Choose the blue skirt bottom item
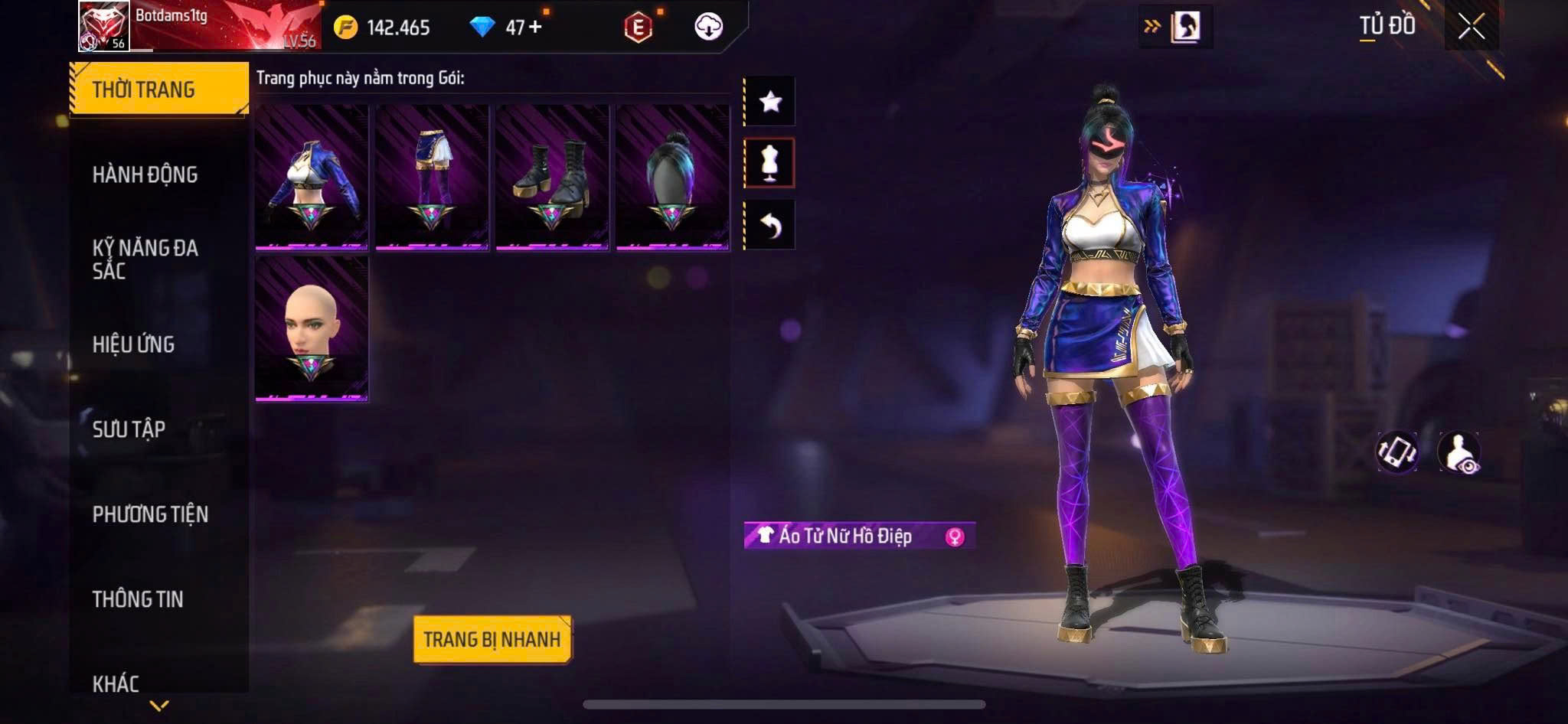Screen dimensions: 1568x724 click(432, 178)
